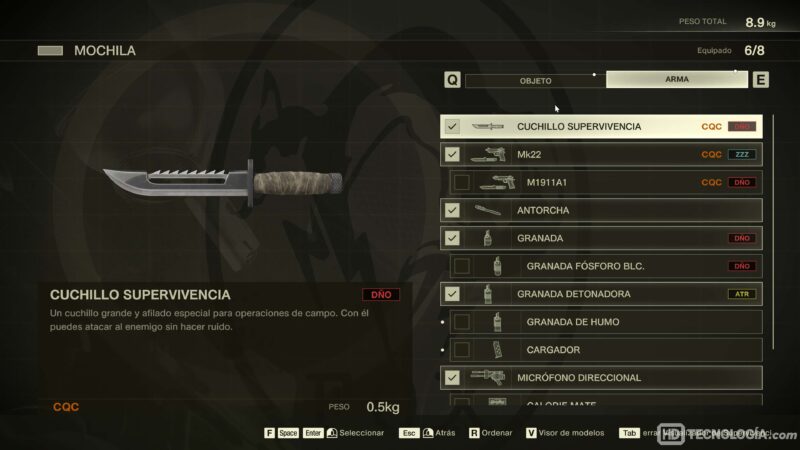The height and width of the screenshot is (450, 800).
Task: Toggle the Mk22 equip checkbox
Action: tap(452, 155)
